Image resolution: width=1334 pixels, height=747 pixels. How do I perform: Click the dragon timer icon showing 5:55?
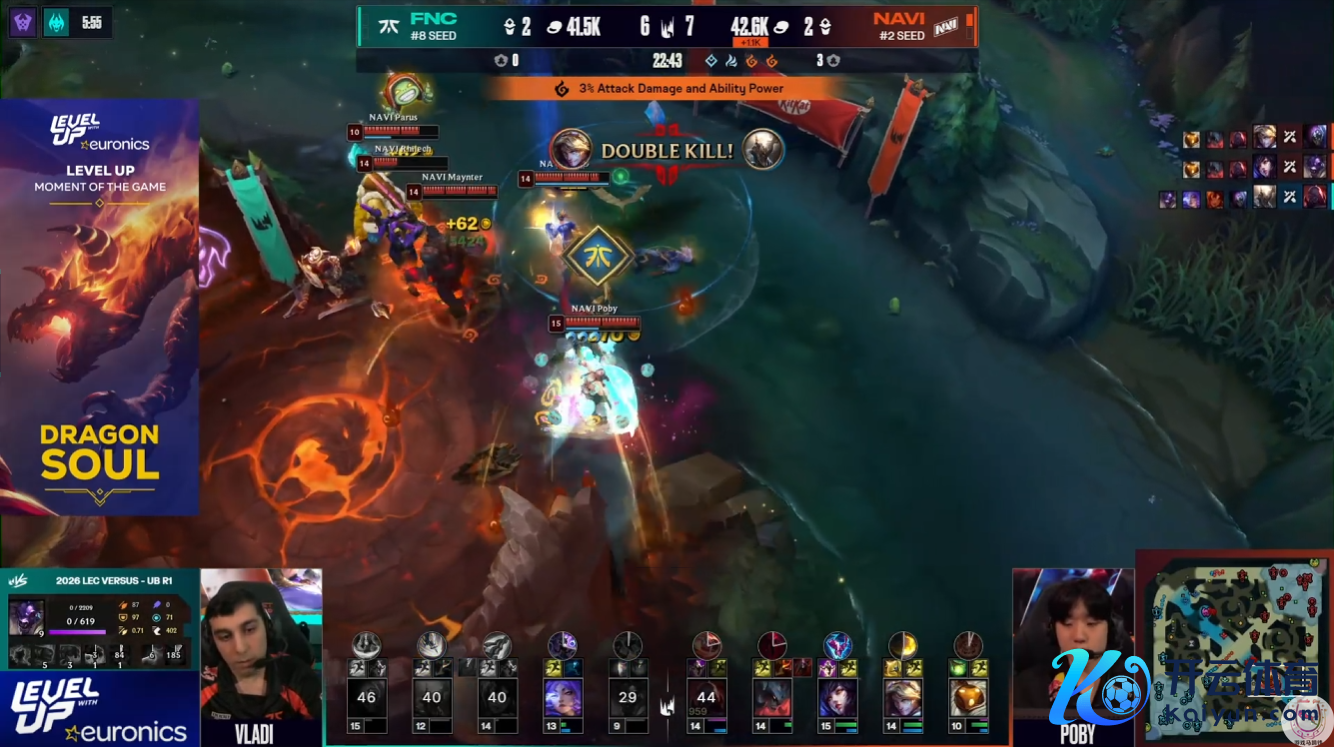point(57,22)
